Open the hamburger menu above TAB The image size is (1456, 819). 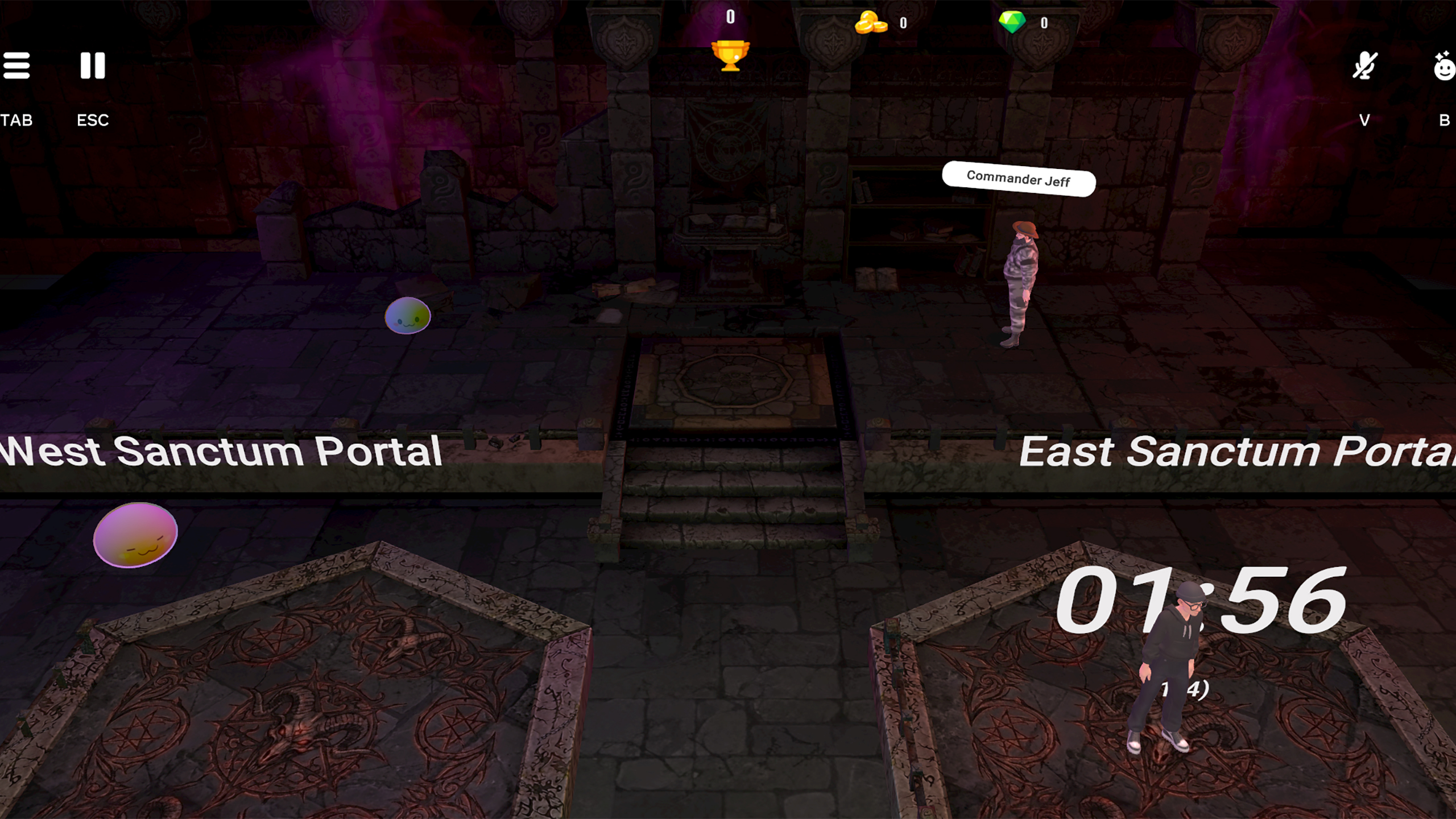(x=17, y=65)
